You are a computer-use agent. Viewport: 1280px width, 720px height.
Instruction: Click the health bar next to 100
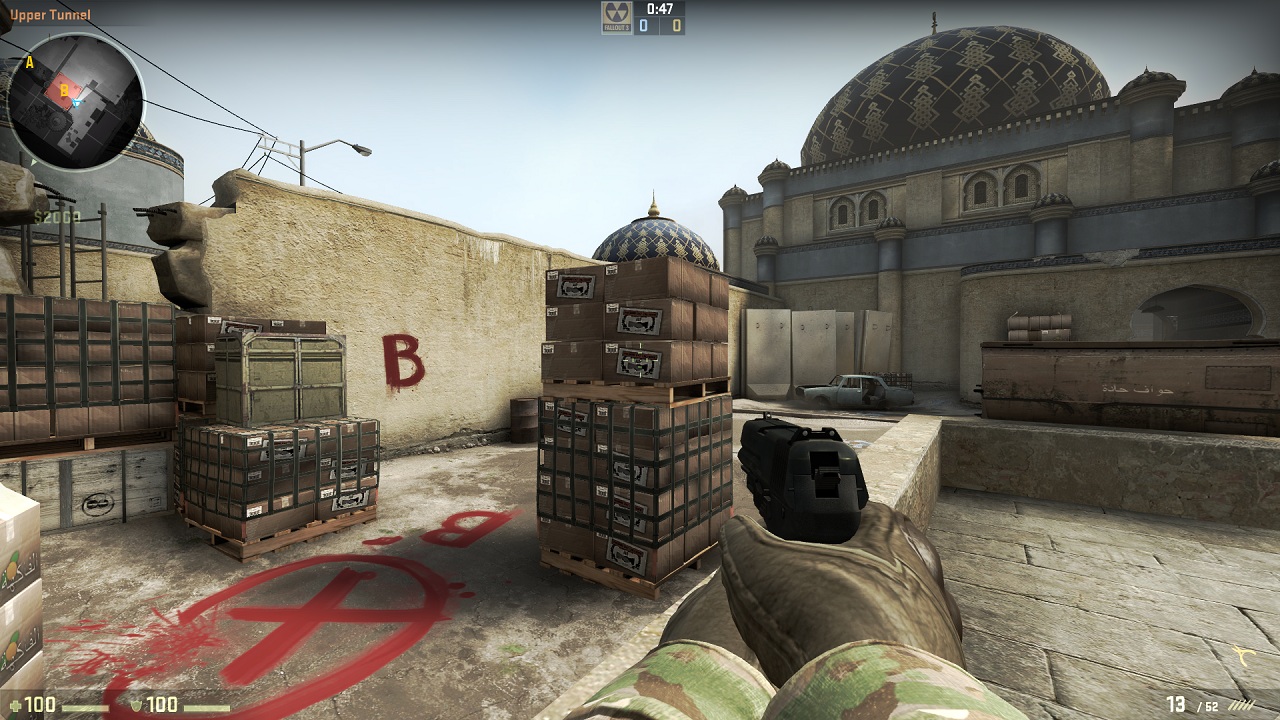86,707
